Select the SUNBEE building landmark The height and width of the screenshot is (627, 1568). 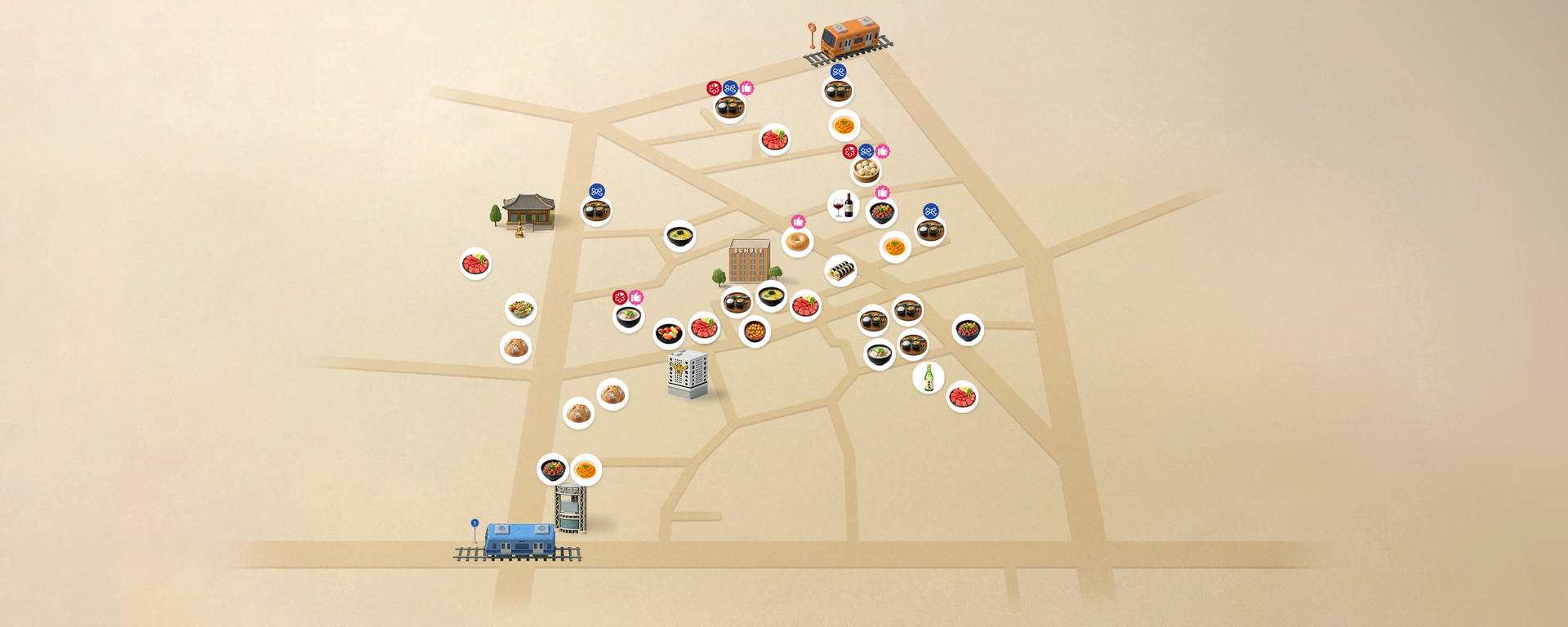pos(749,261)
